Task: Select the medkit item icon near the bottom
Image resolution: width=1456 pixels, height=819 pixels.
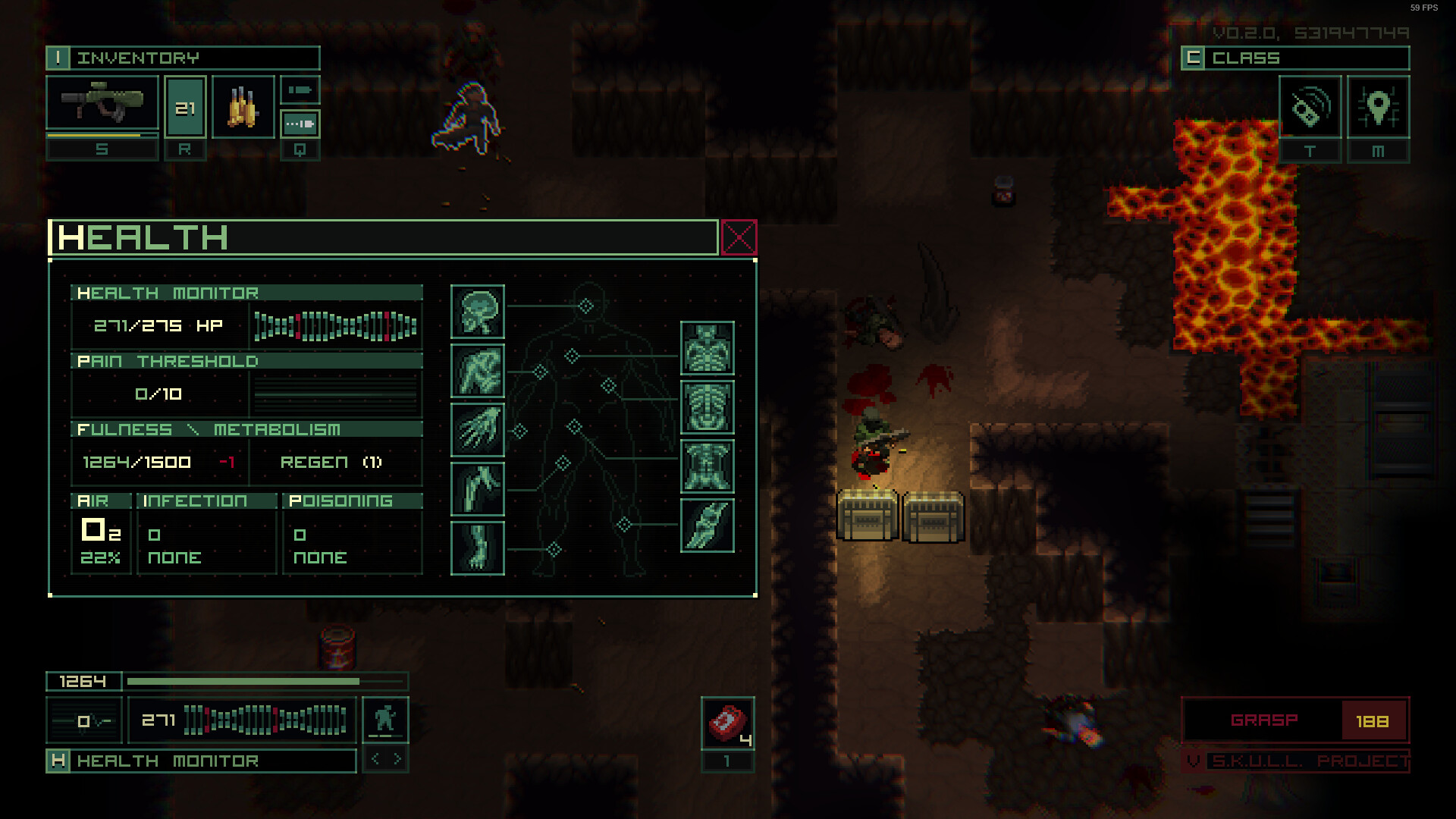Action: pos(726,723)
